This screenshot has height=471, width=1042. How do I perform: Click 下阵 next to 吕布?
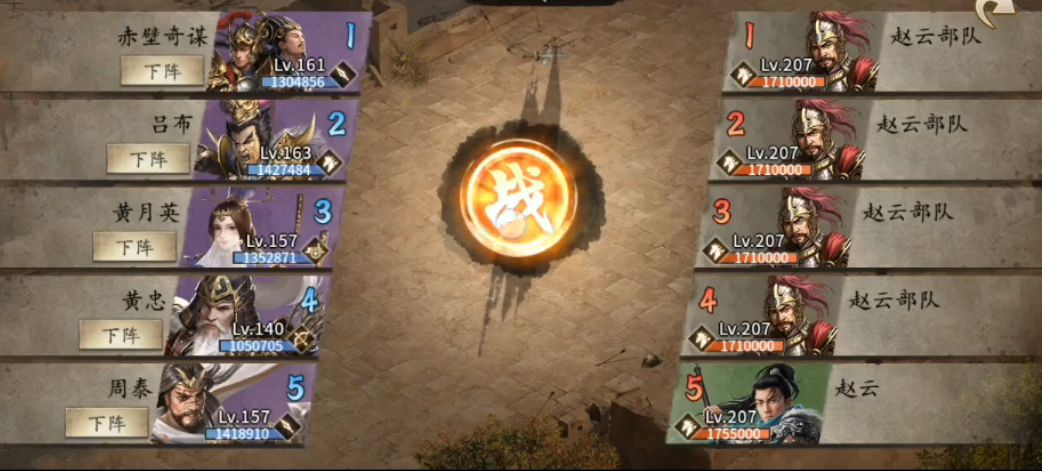coord(148,159)
